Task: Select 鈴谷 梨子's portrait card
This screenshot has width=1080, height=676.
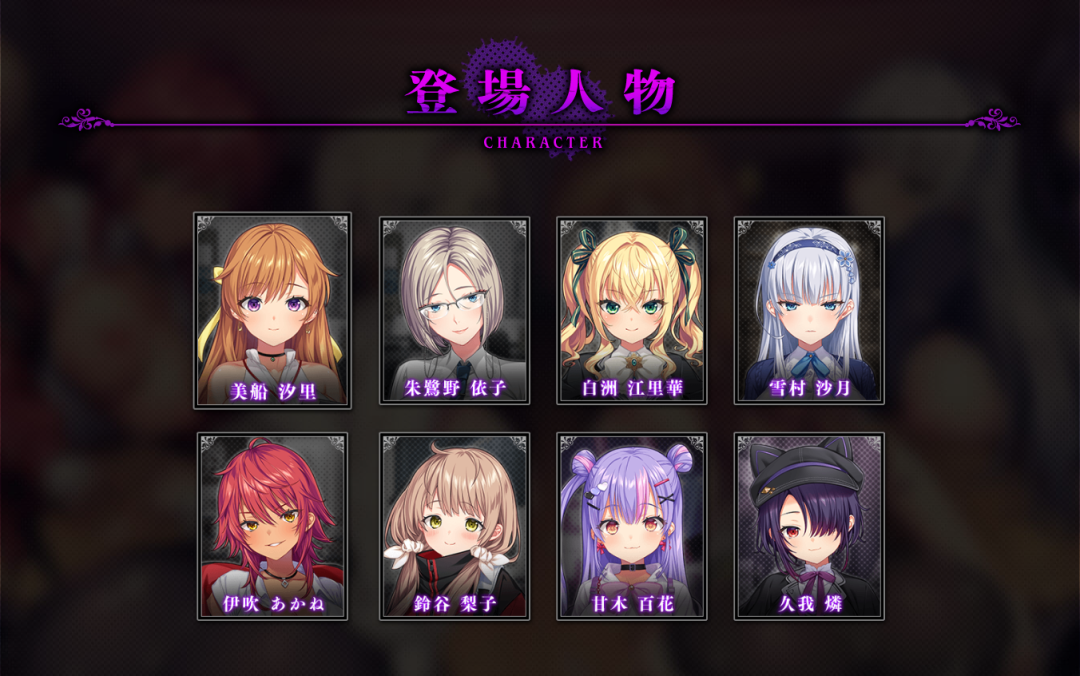Action: click(454, 526)
